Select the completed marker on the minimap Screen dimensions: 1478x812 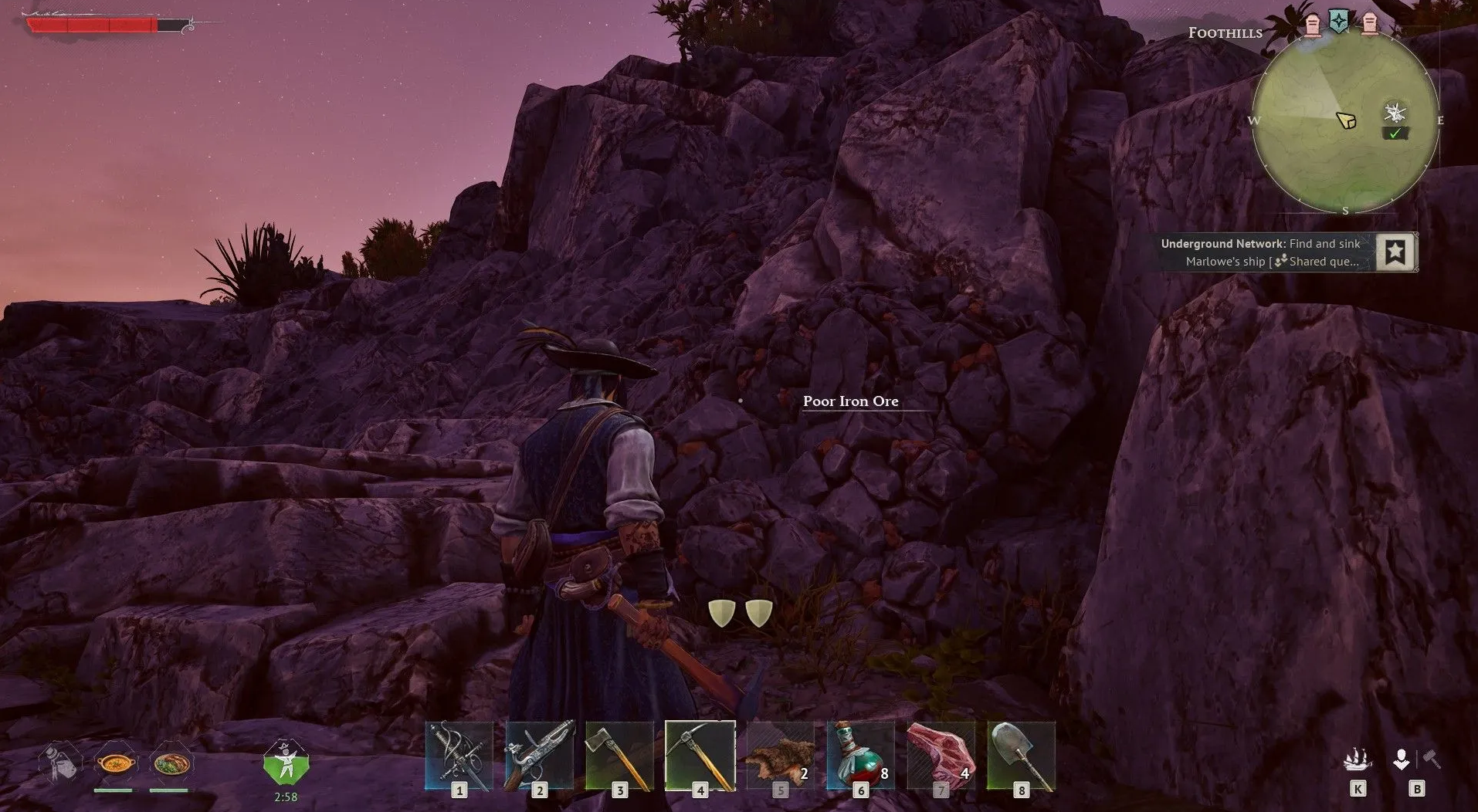pyautogui.click(x=1395, y=134)
